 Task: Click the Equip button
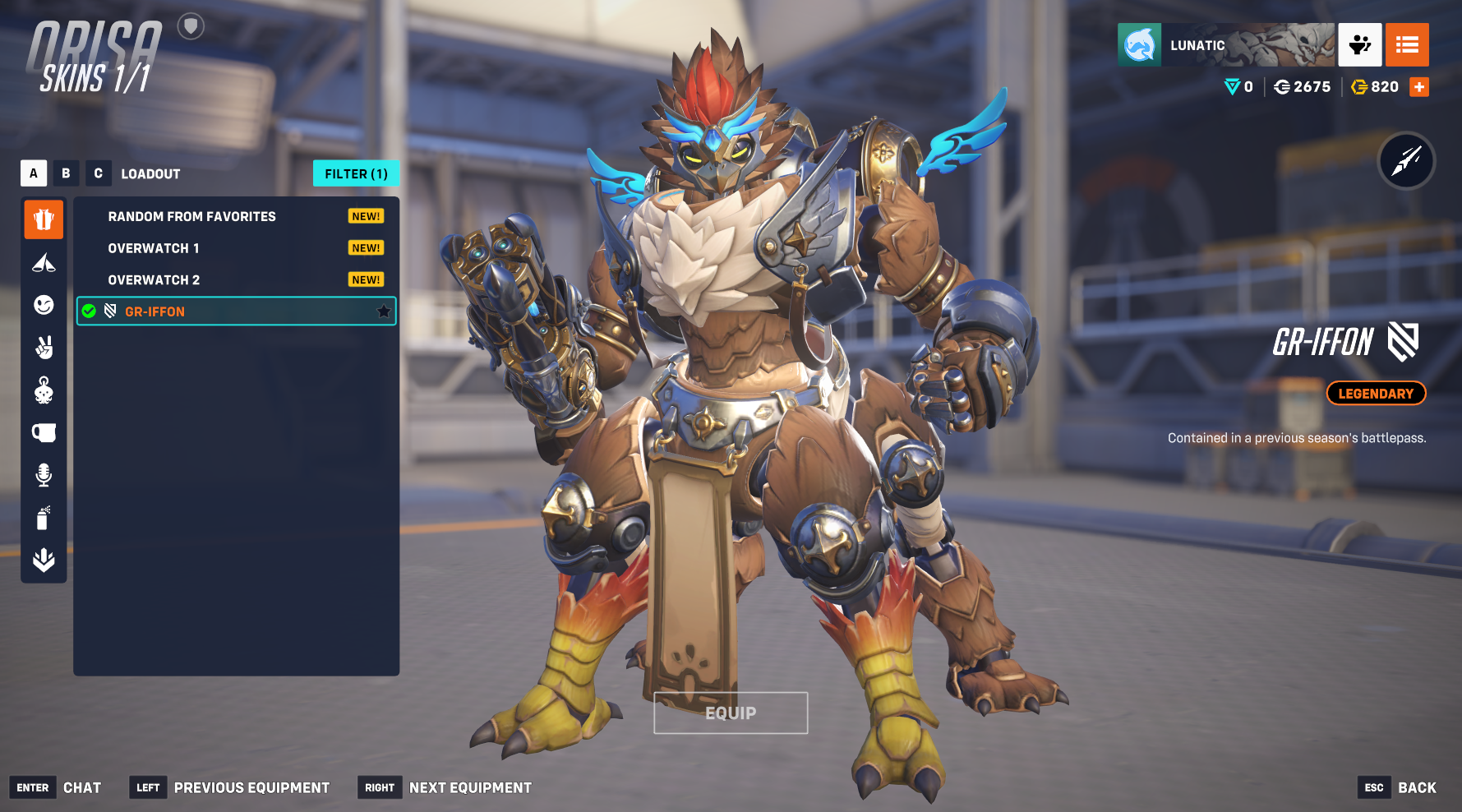click(731, 713)
